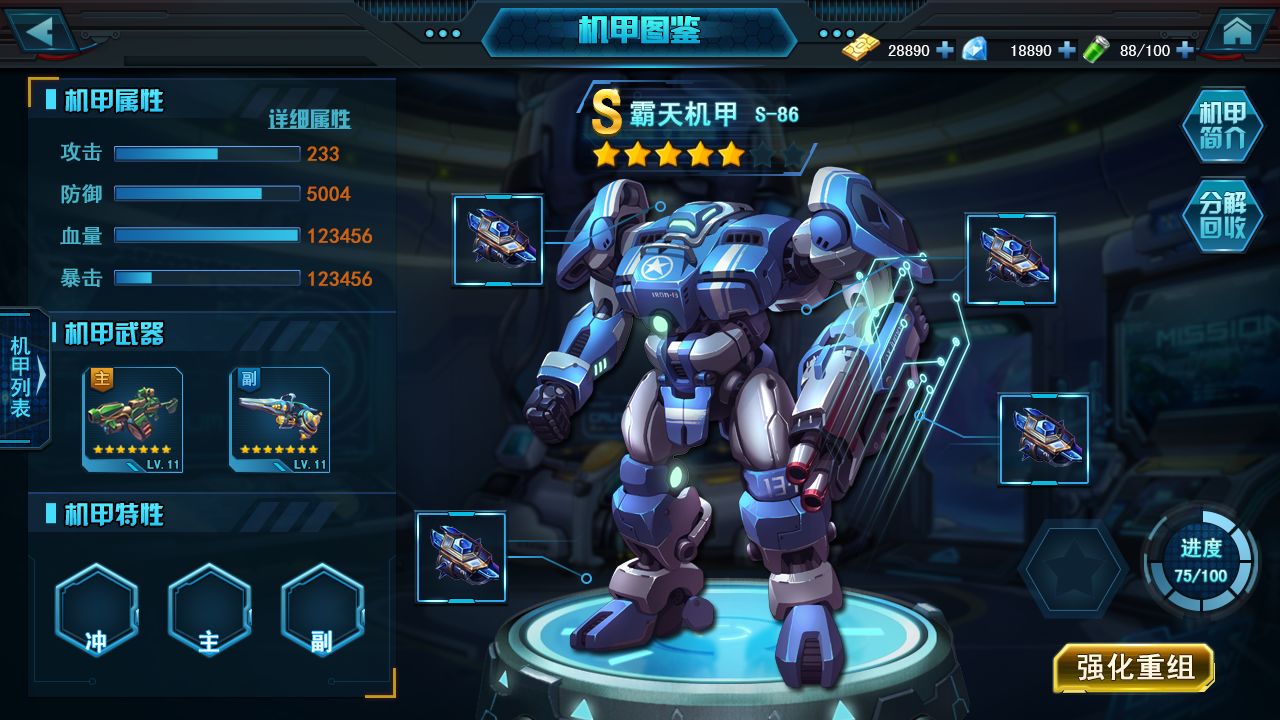Return to home screen via house icon

(1237, 31)
